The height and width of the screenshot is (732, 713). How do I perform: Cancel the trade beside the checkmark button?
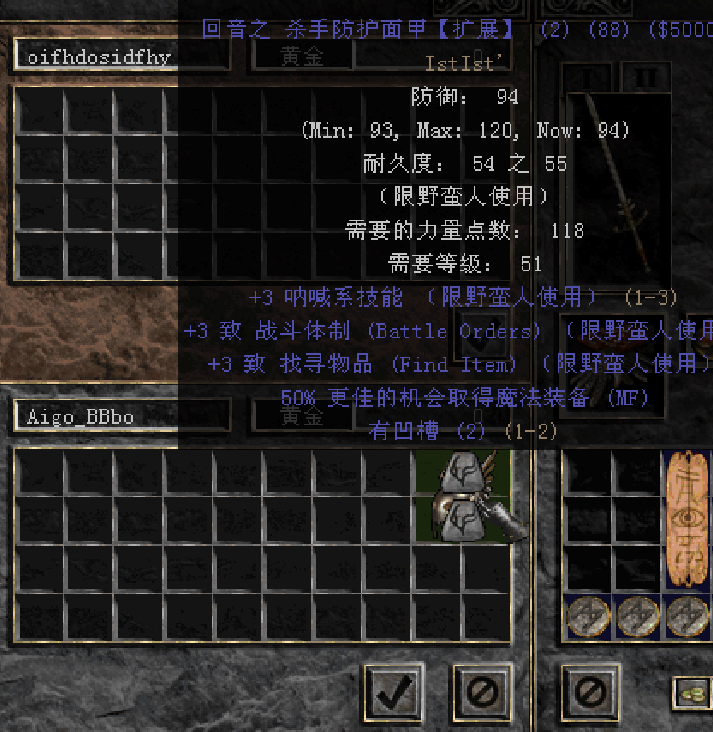485,689
